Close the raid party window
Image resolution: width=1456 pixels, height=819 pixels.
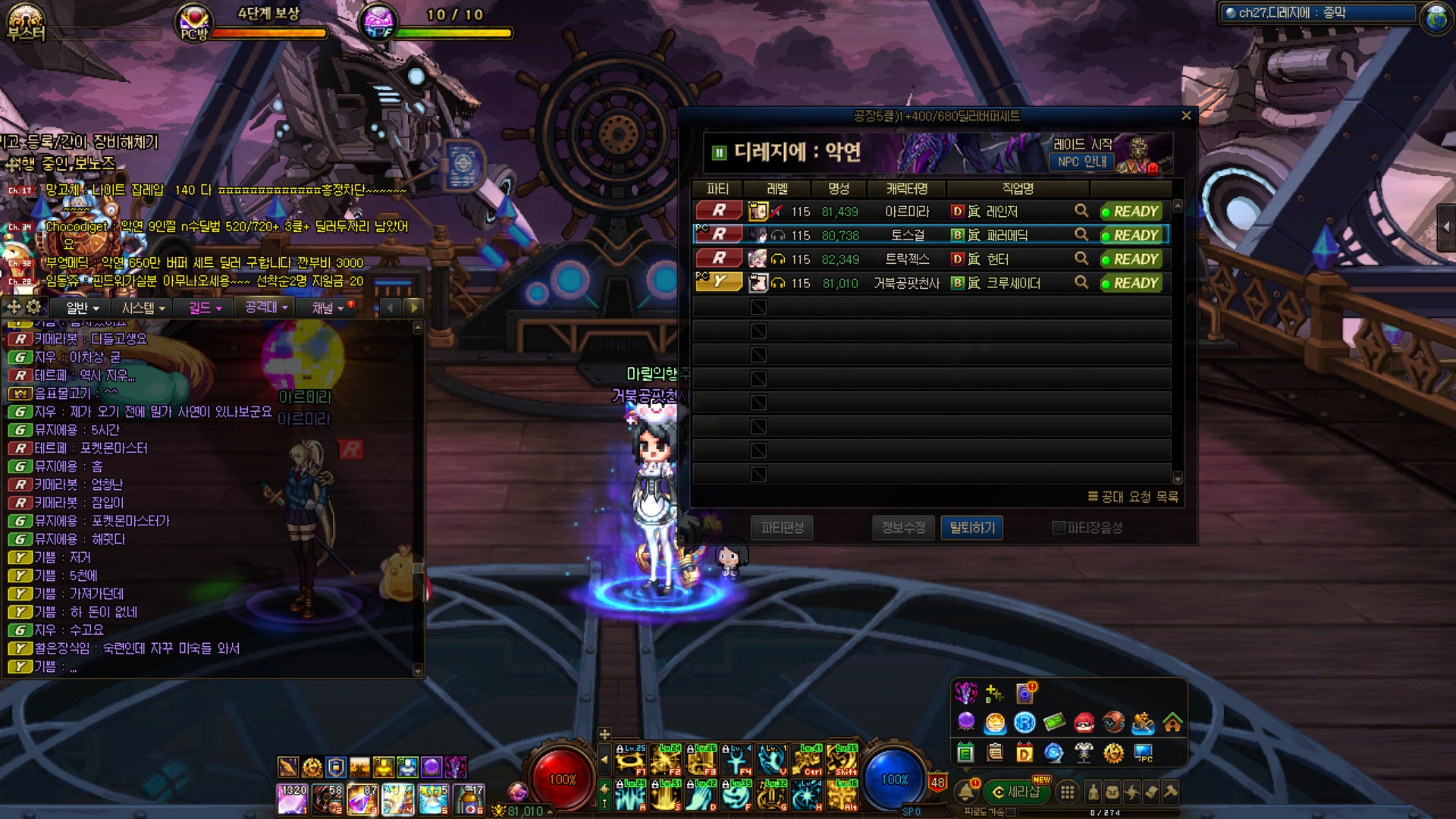[1186, 116]
